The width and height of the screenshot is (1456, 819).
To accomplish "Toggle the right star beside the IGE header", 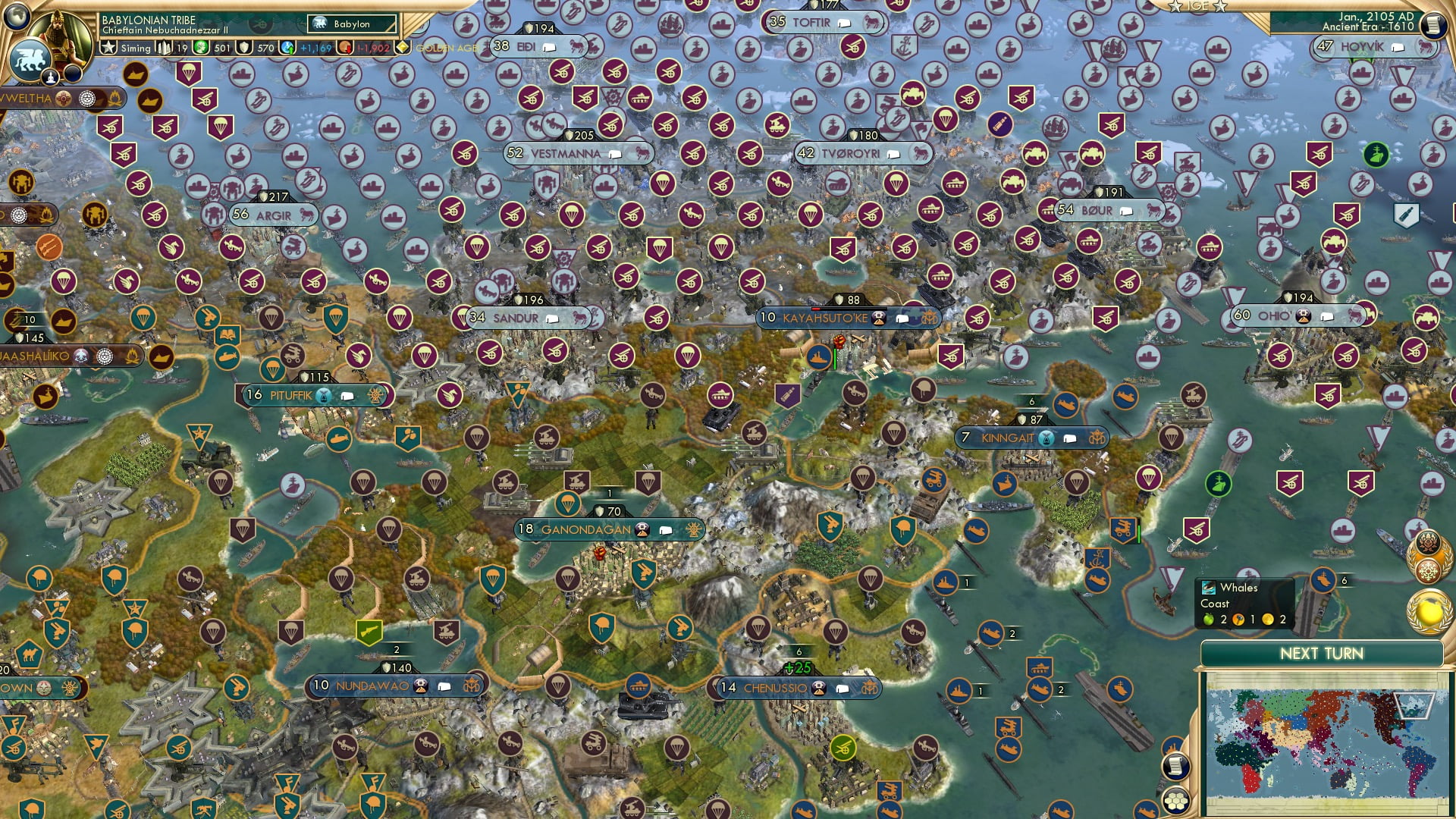I will (1220, 7).
